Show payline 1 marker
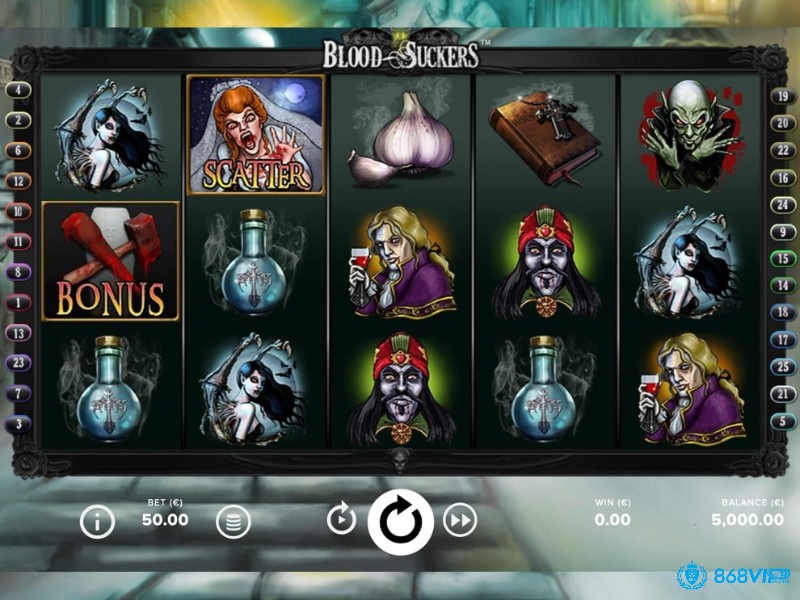The image size is (800, 600). tap(19, 302)
